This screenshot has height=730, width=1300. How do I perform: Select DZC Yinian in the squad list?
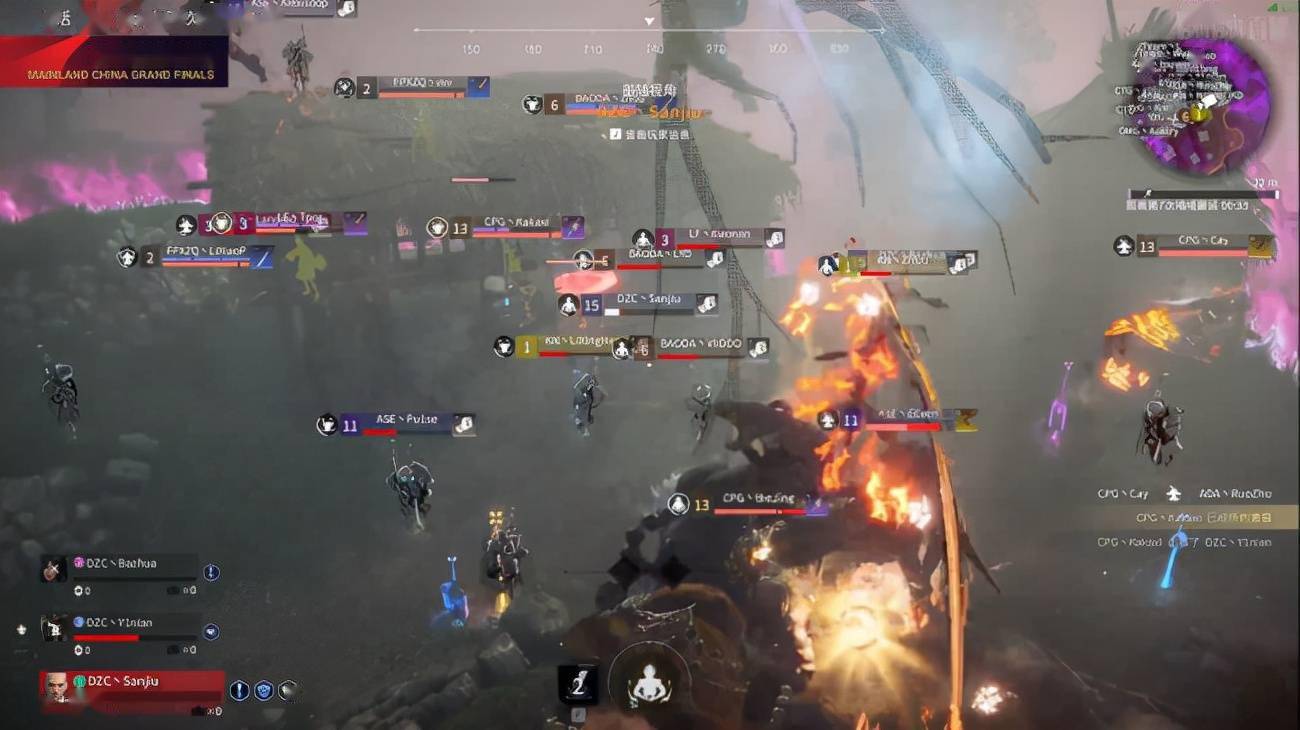(120, 623)
